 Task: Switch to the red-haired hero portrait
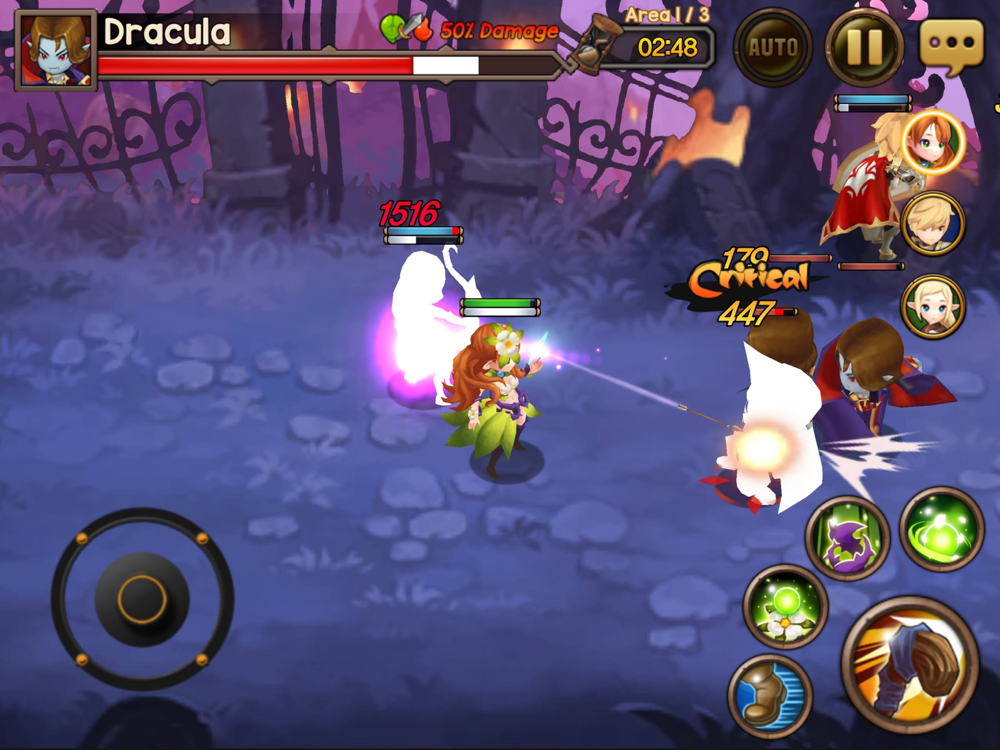click(x=933, y=142)
